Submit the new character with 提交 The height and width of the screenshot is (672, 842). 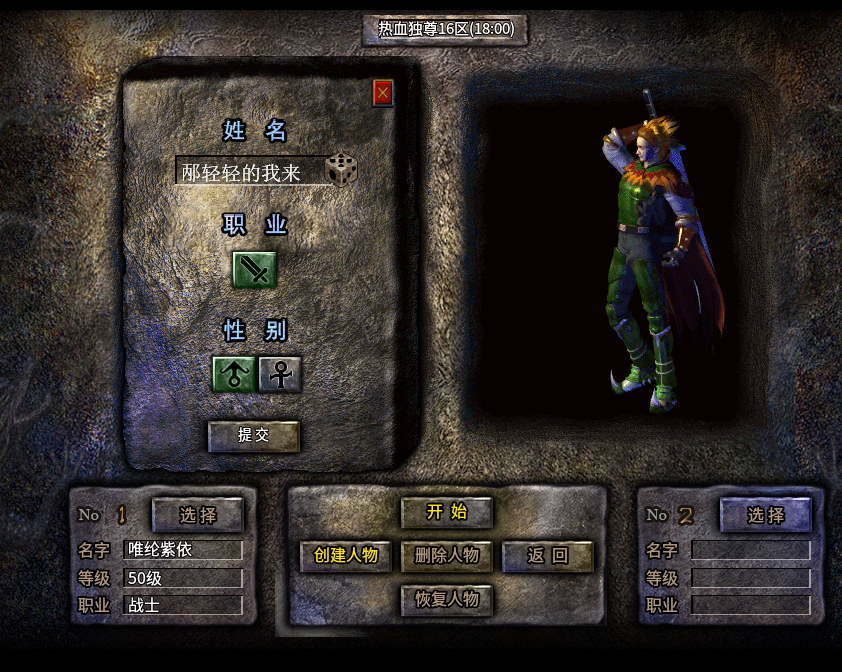[x=254, y=436]
